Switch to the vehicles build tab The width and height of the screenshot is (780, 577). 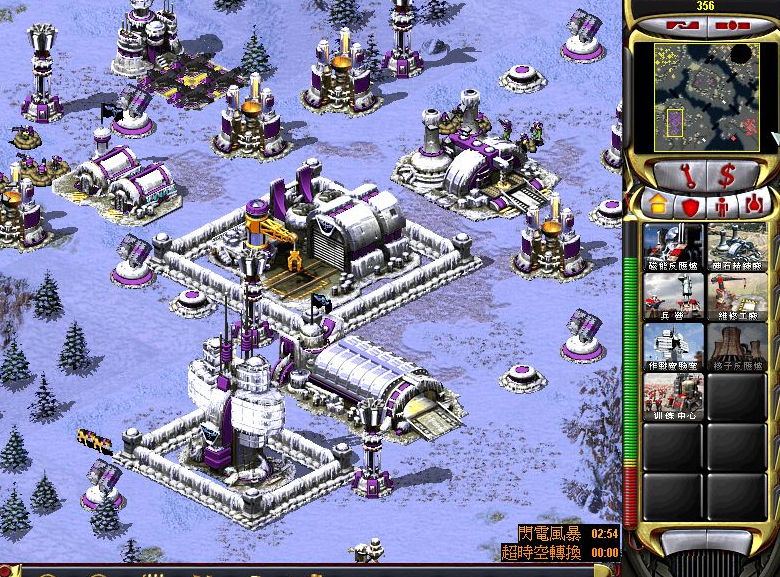pos(753,205)
